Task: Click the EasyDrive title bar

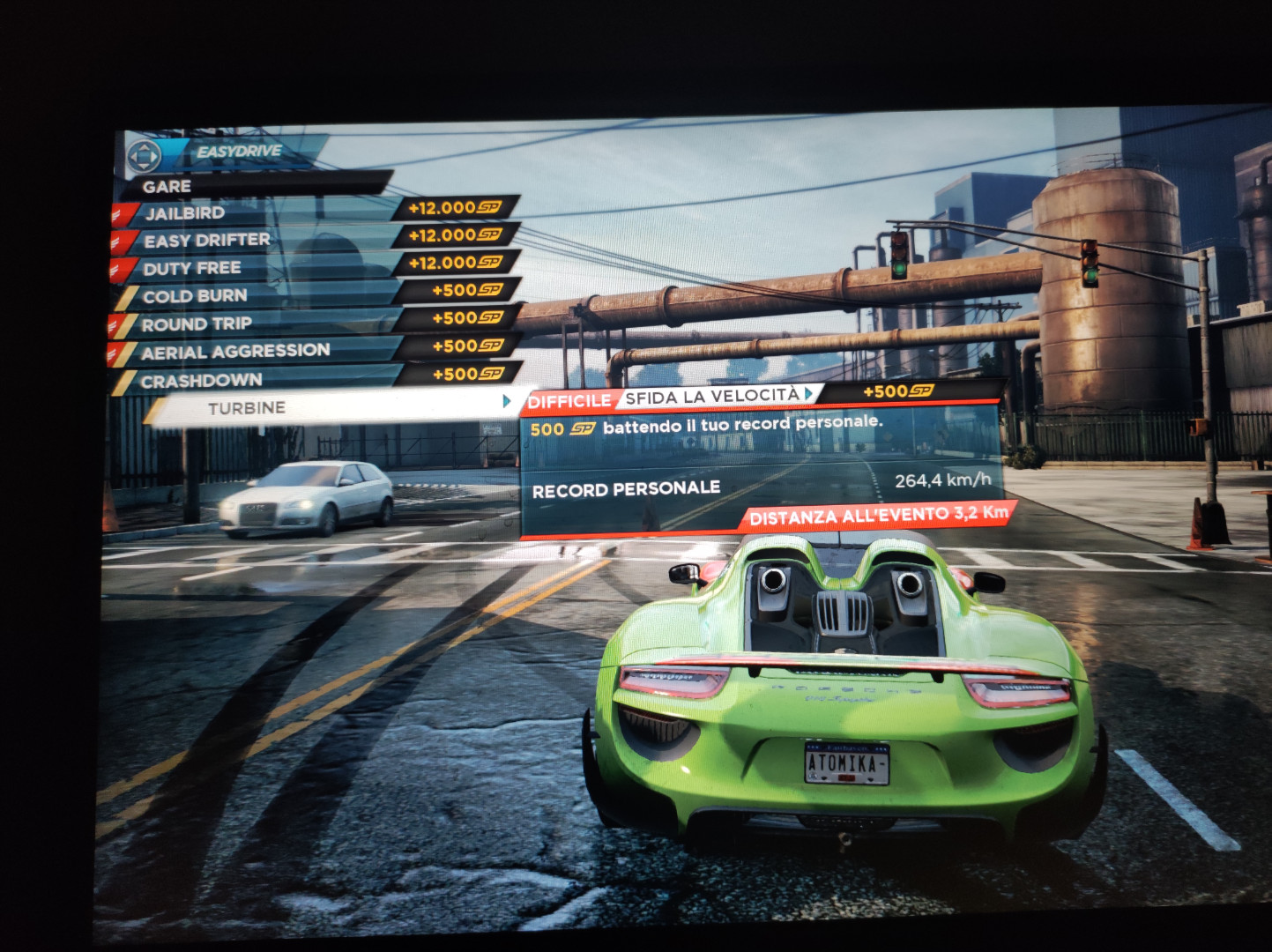Action: (240, 152)
